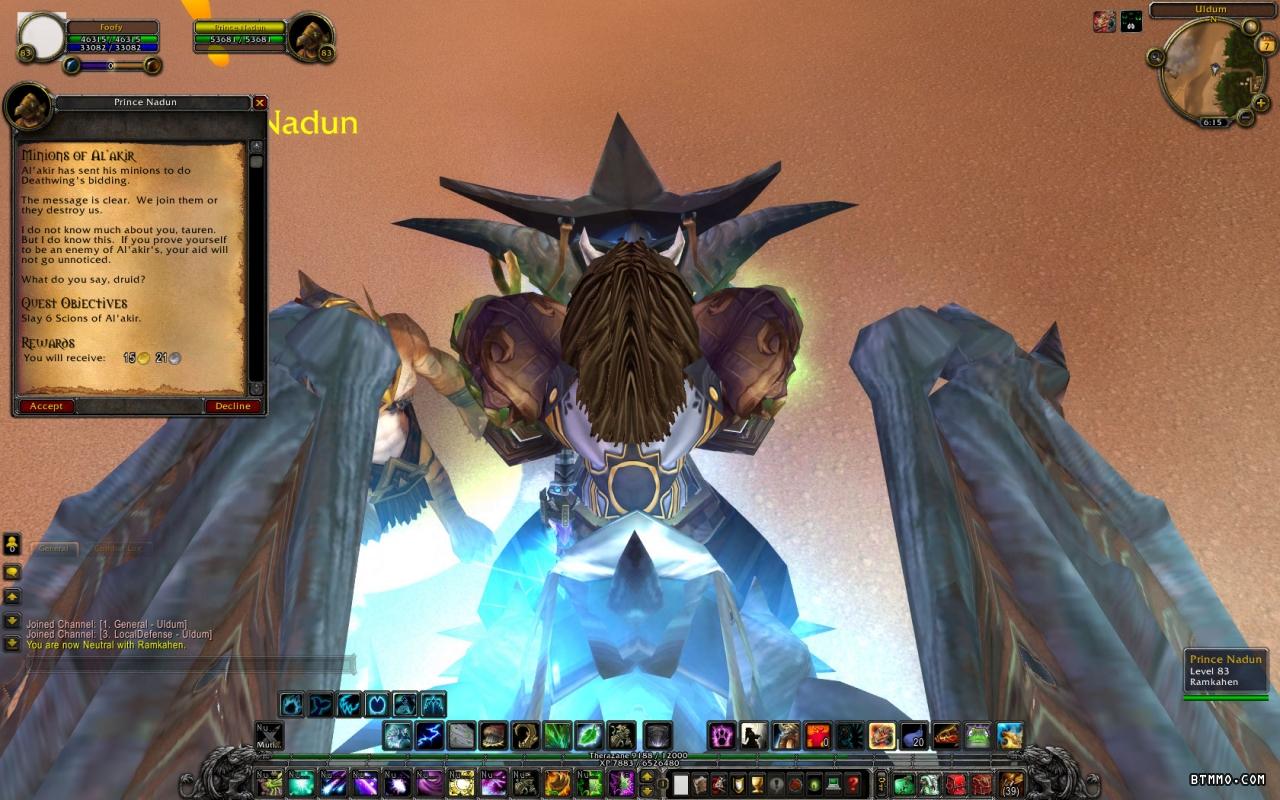Activate the blue lightning bolt ability

(x=430, y=736)
